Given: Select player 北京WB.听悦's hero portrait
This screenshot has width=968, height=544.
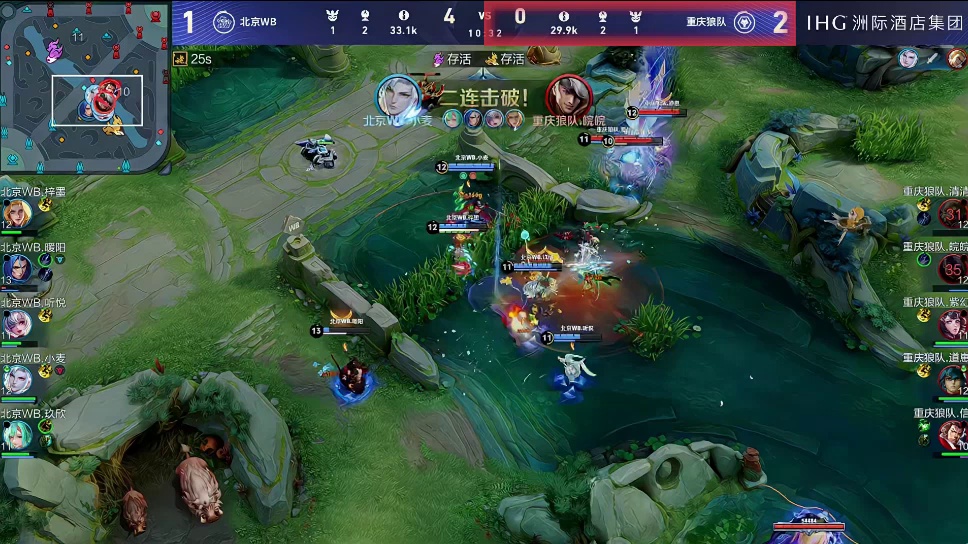Looking at the screenshot, I should tap(16, 324).
